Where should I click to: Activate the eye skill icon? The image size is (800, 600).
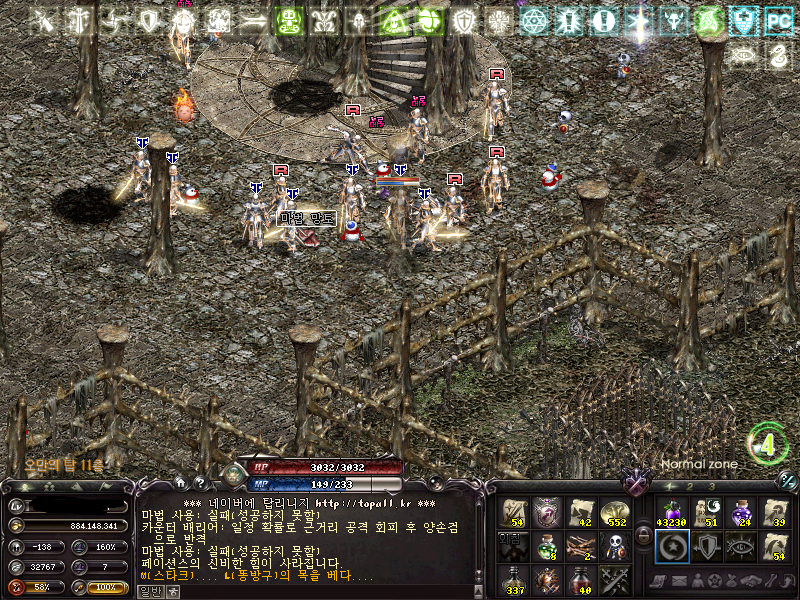coord(741,546)
